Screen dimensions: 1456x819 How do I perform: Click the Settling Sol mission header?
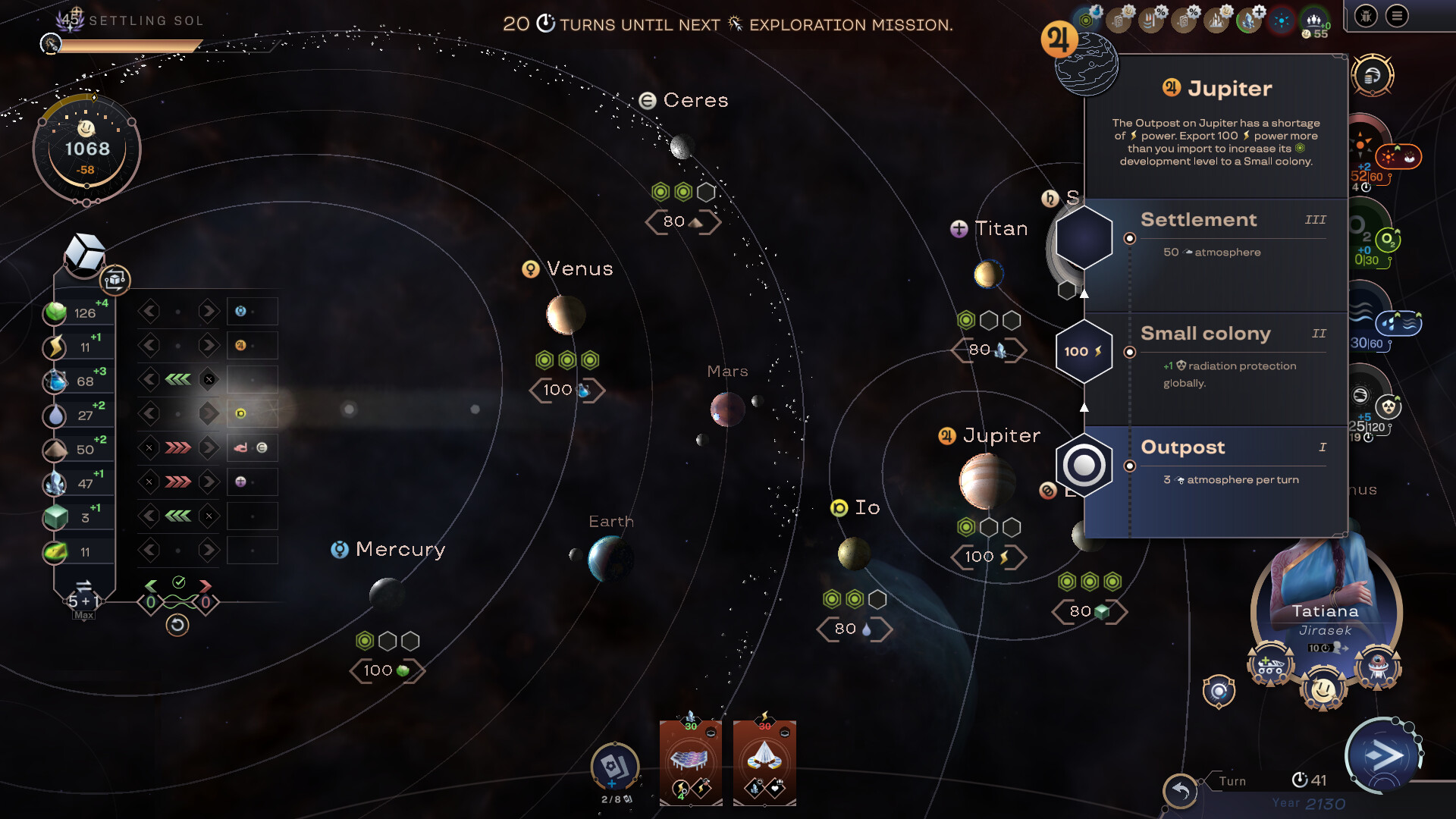146,20
